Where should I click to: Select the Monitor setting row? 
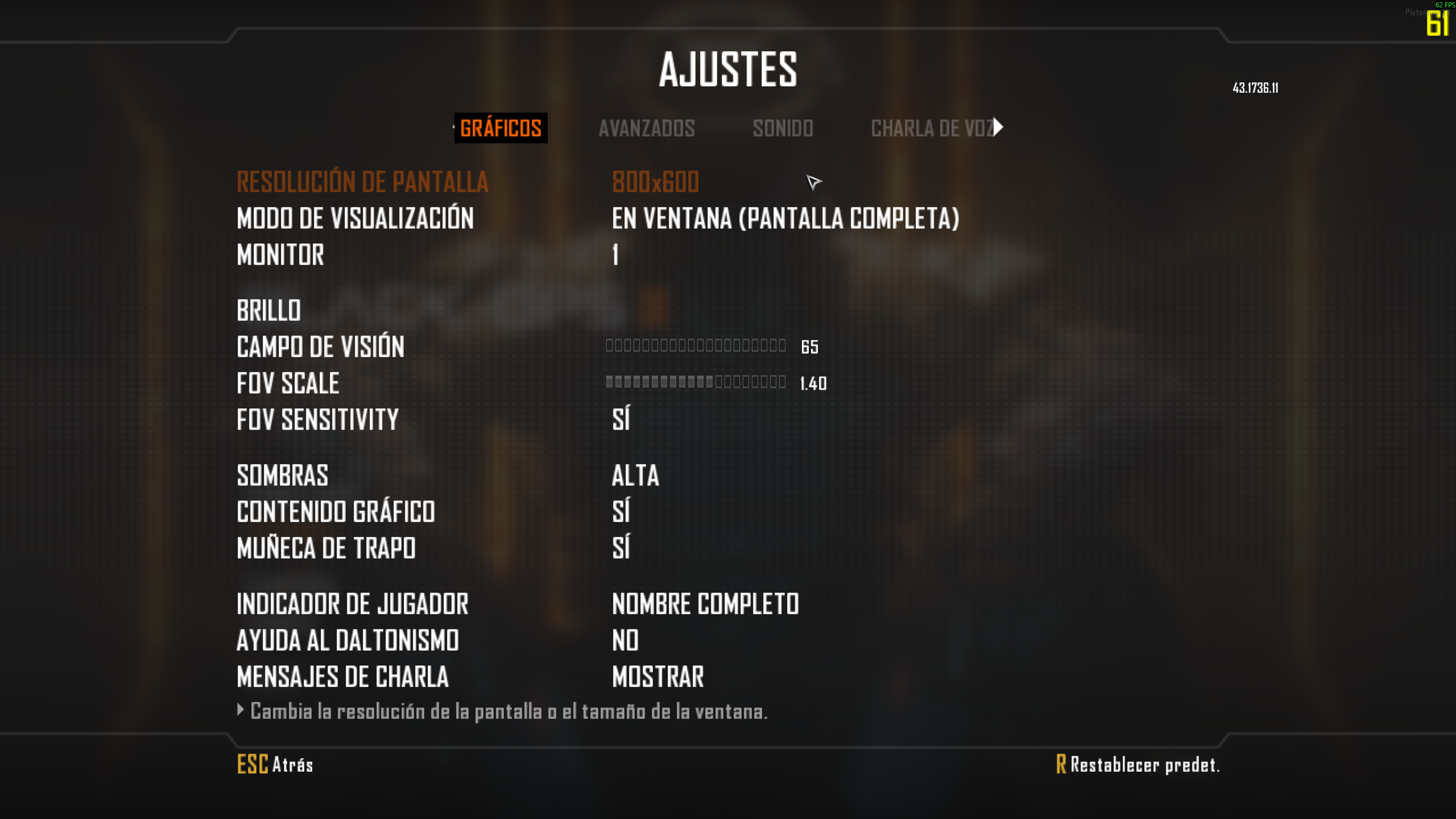click(x=280, y=255)
